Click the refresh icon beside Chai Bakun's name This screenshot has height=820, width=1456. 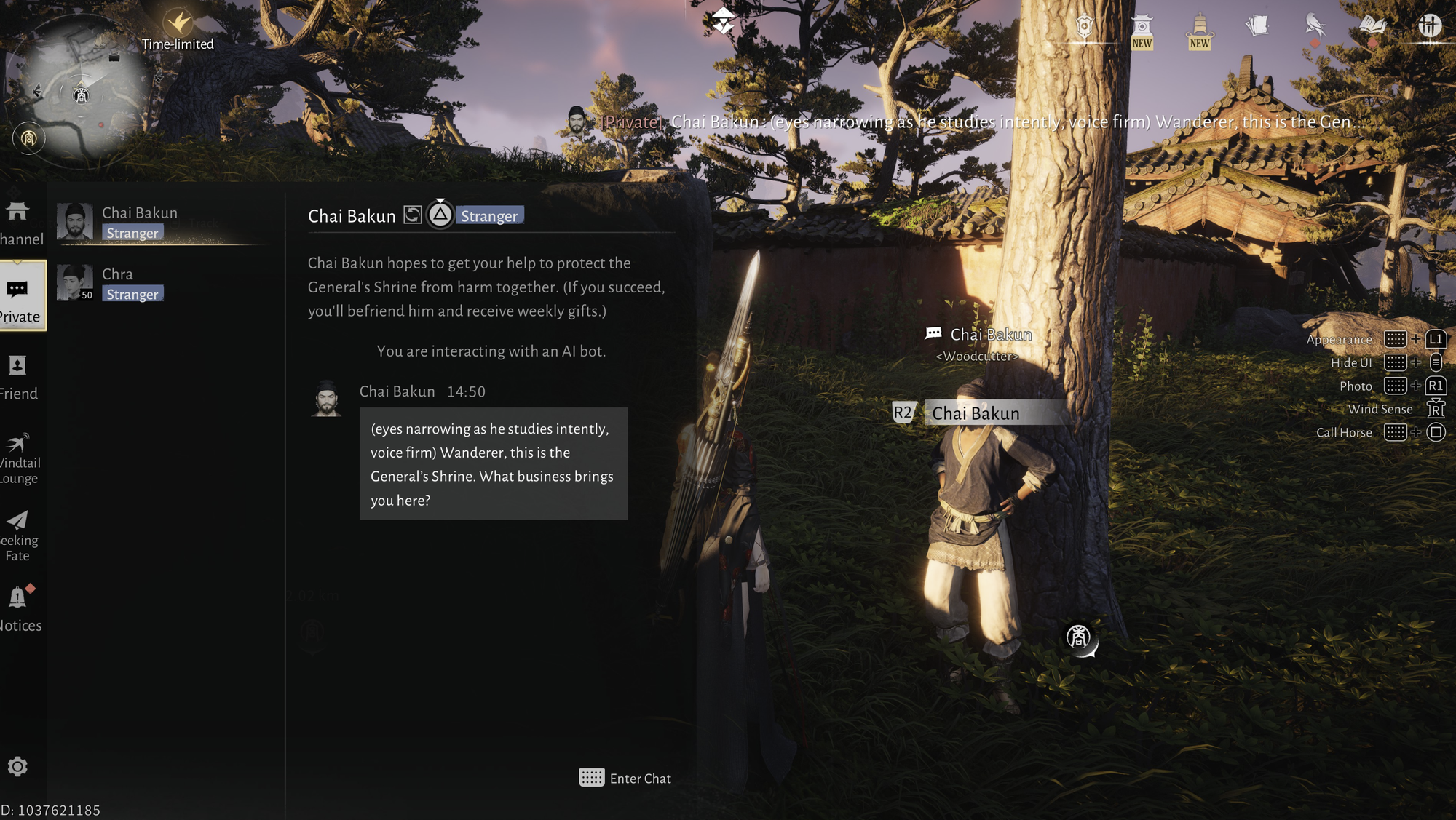pyautogui.click(x=413, y=215)
